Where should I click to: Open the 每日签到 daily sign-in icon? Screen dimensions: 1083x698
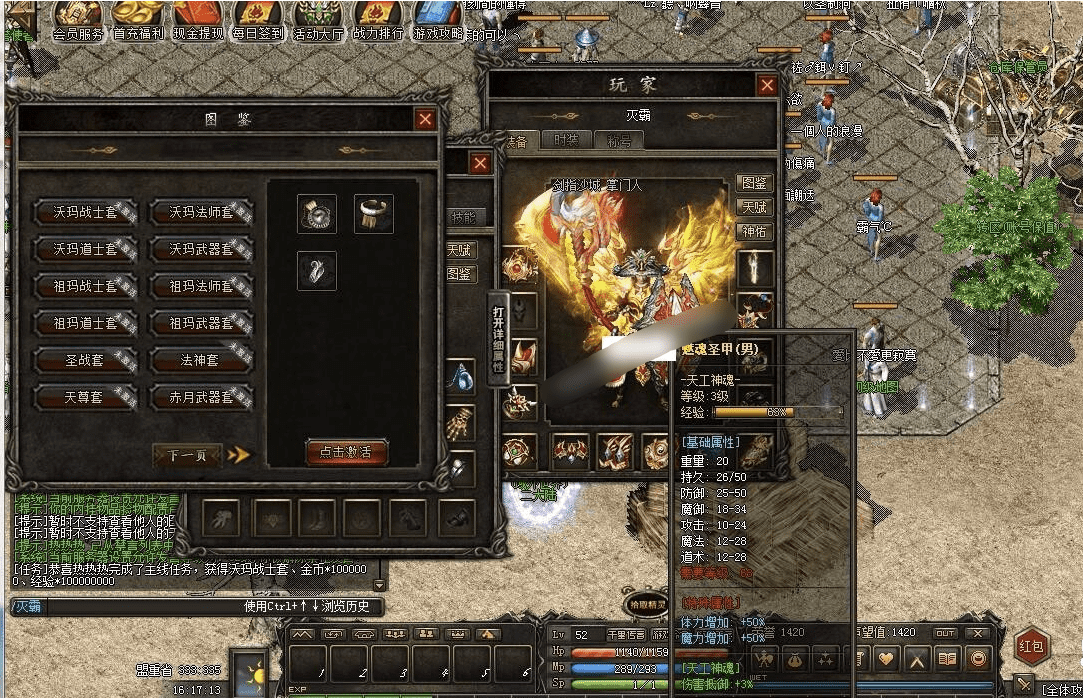pos(258,20)
